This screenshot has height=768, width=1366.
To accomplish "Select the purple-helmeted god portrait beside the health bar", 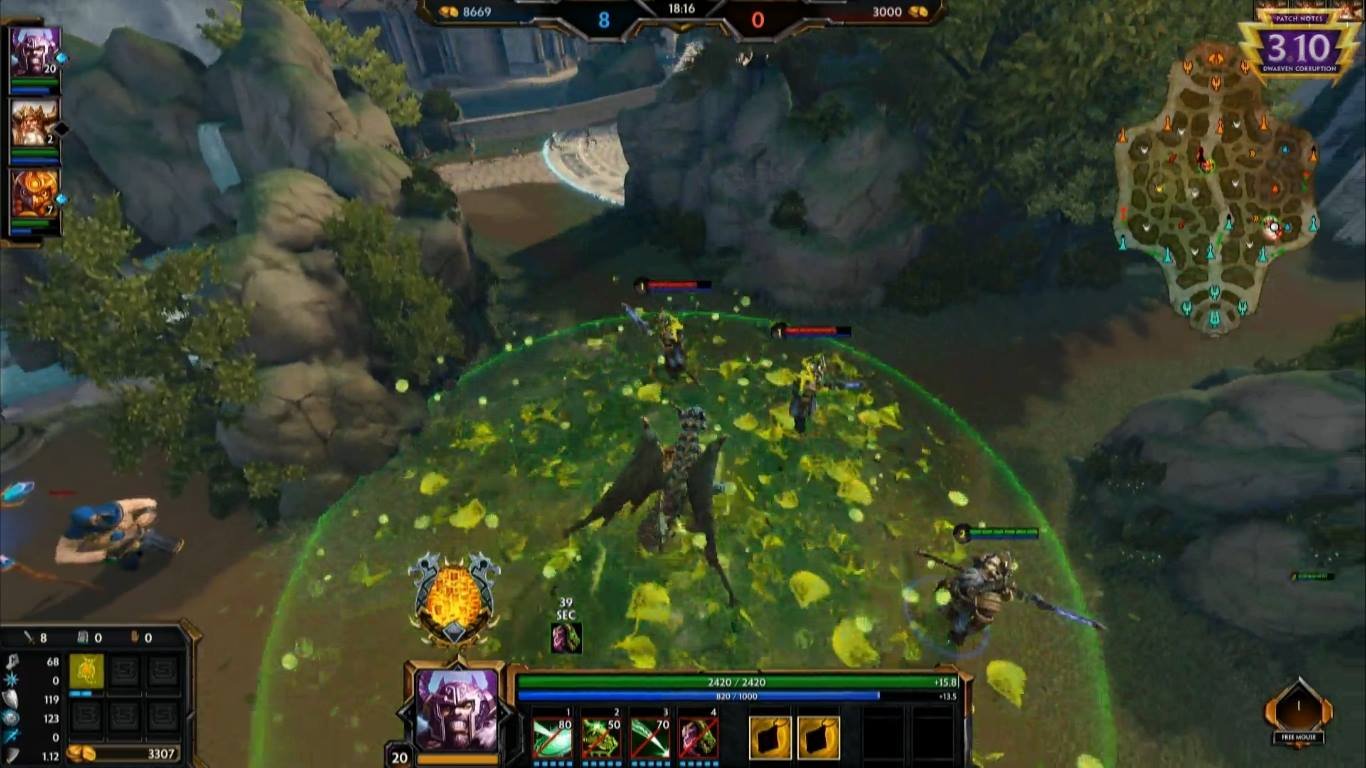I will coord(456,709).
